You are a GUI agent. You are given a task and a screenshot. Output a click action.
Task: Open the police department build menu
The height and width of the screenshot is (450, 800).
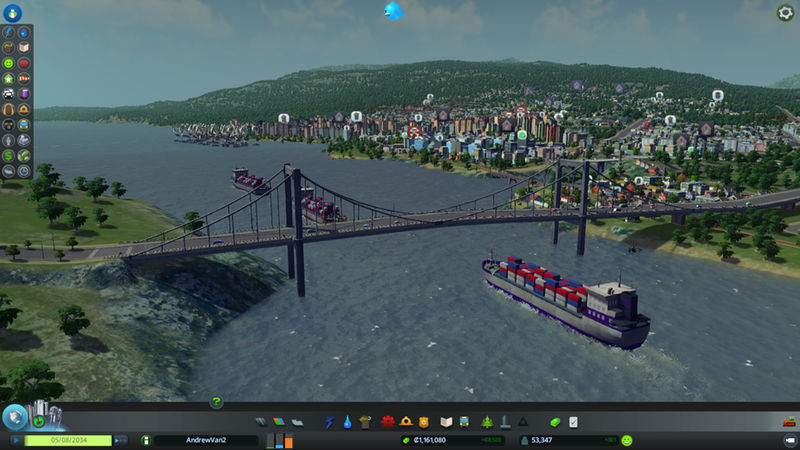(x=424, y=422)
